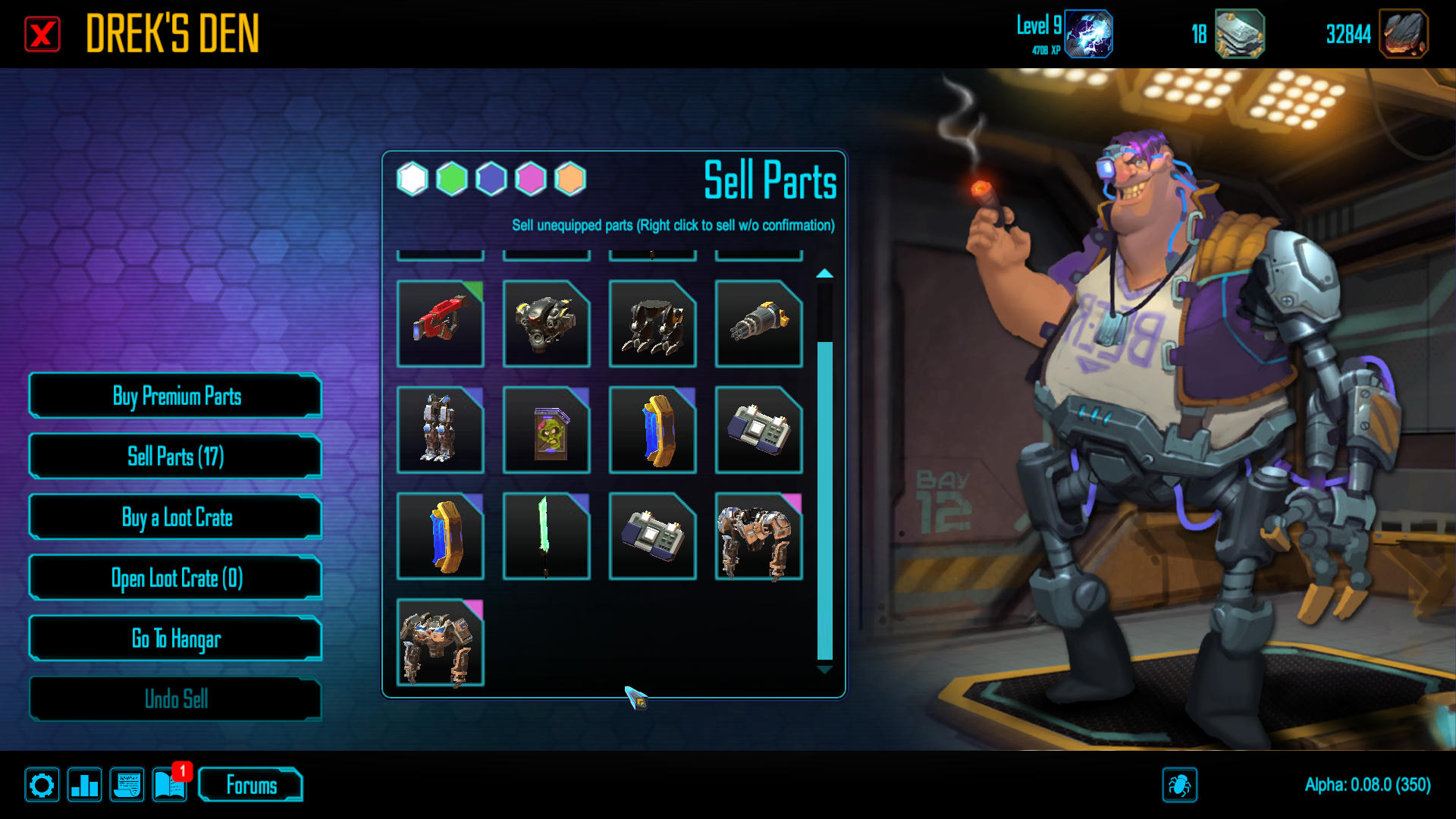Go To Hangar

point(176,639)
